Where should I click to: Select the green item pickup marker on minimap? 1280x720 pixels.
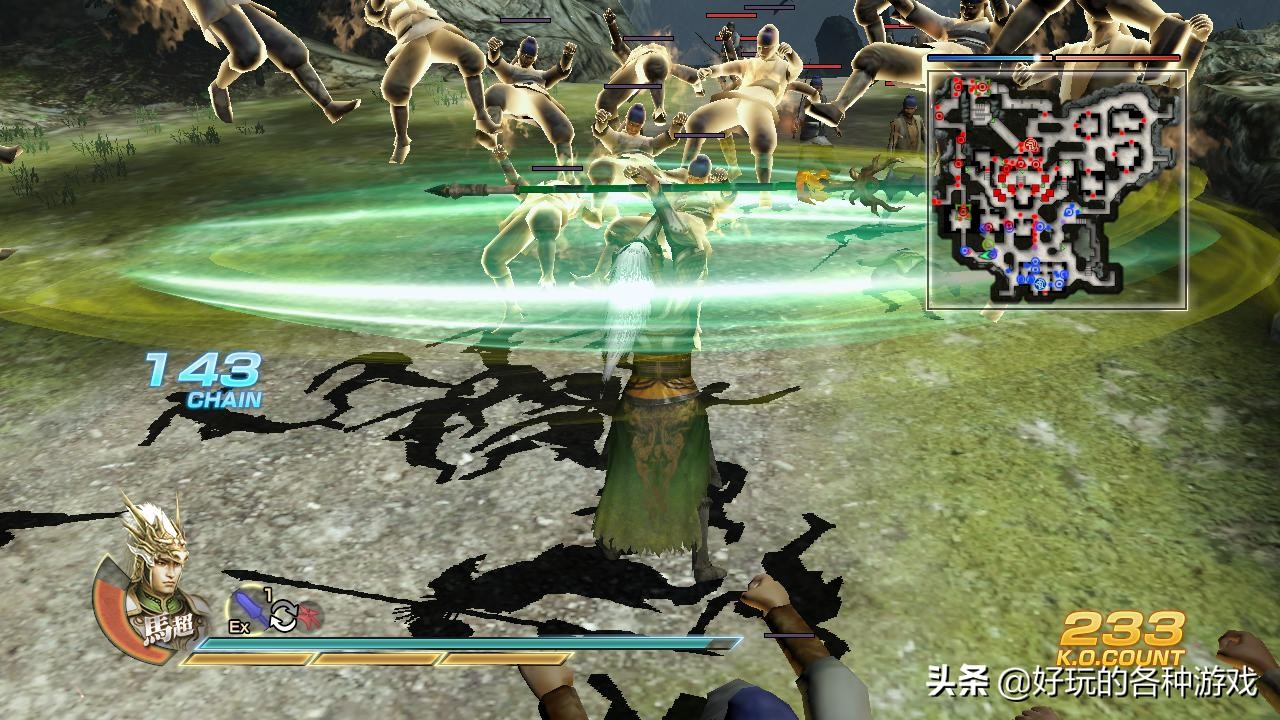986,243
